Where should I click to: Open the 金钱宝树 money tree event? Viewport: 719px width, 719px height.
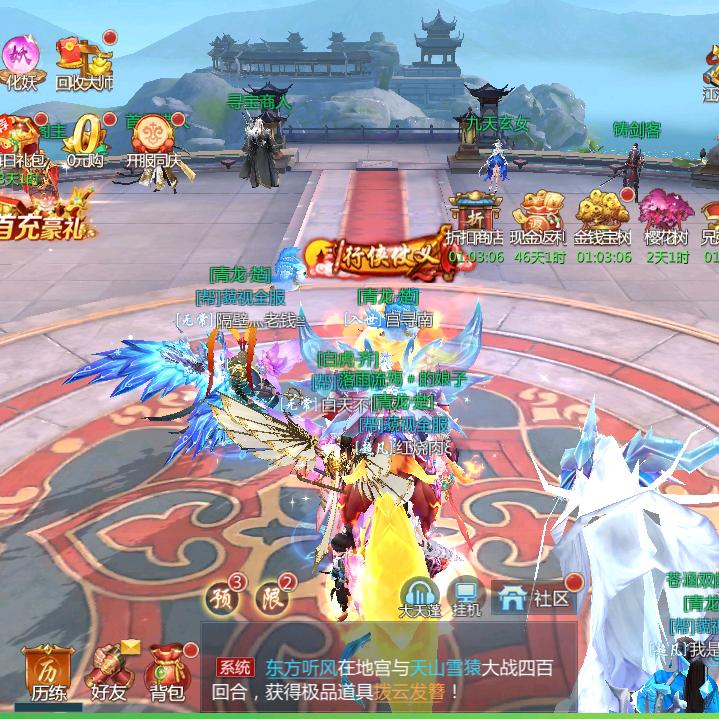pos(604,220)
